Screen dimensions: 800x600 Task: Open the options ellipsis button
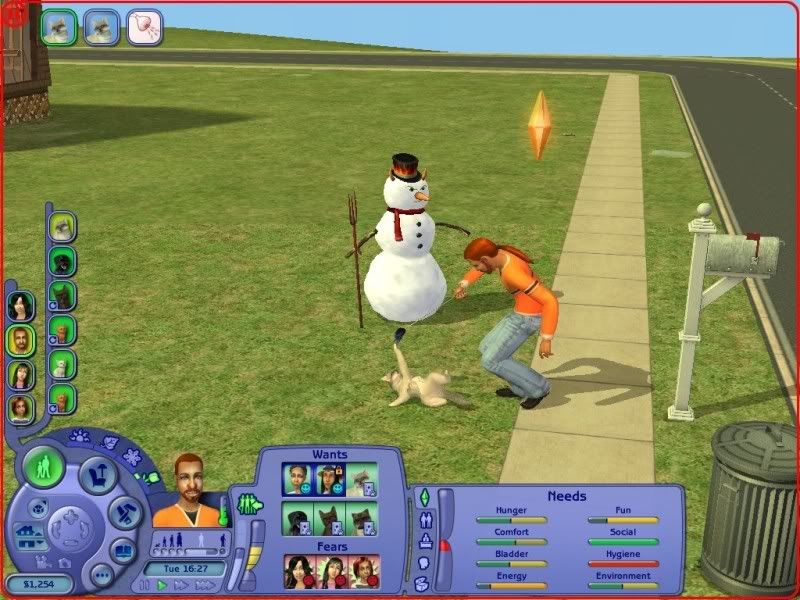(x=101, y=576)
